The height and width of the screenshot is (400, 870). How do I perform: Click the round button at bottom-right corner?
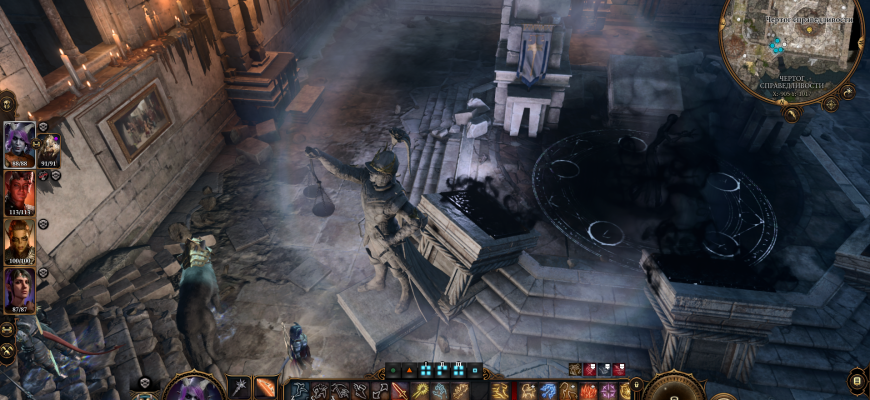pyautogui.click(x=856, y=381)
